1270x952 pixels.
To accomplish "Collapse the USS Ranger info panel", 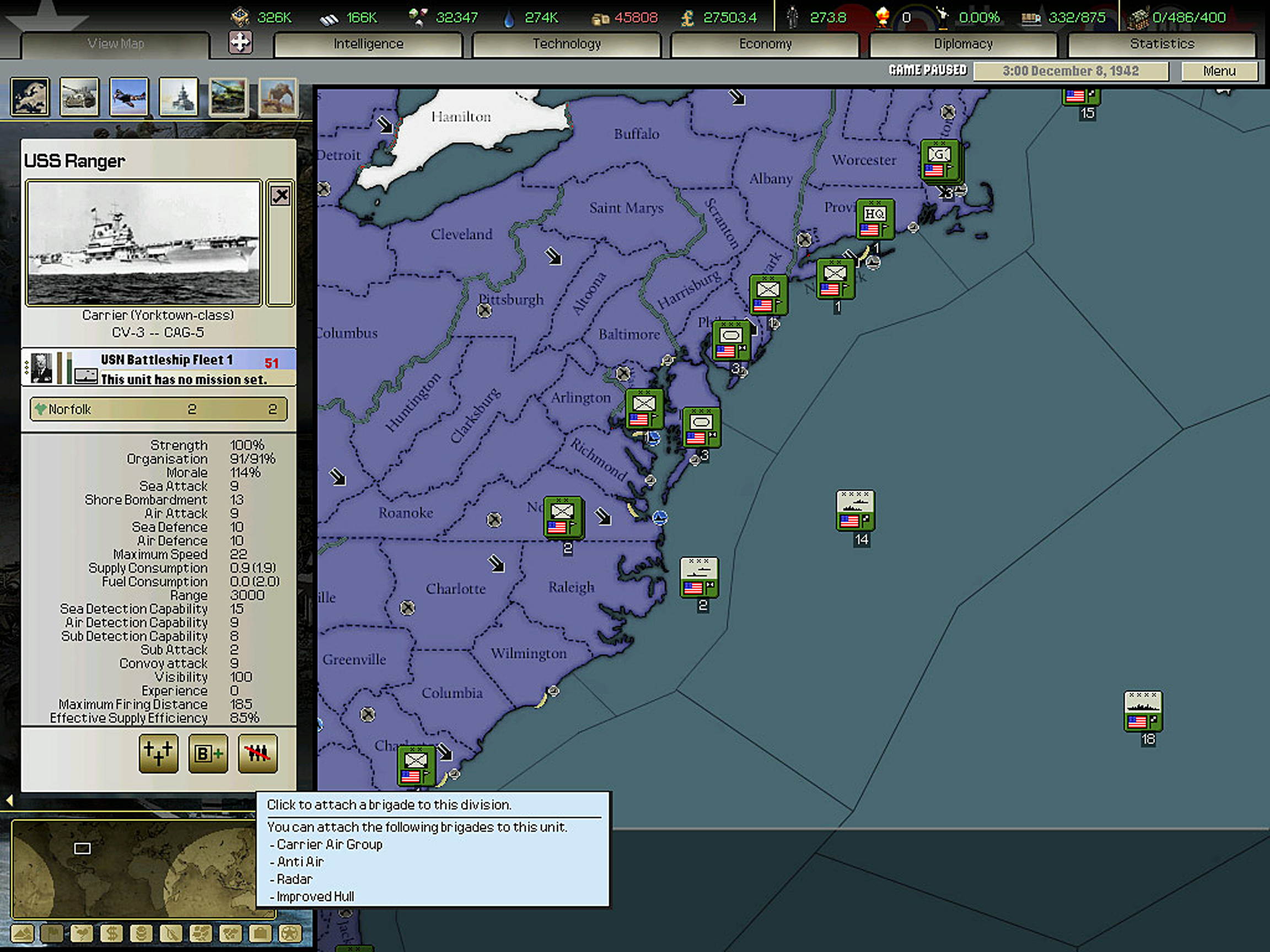I will [x=281, y=196].
